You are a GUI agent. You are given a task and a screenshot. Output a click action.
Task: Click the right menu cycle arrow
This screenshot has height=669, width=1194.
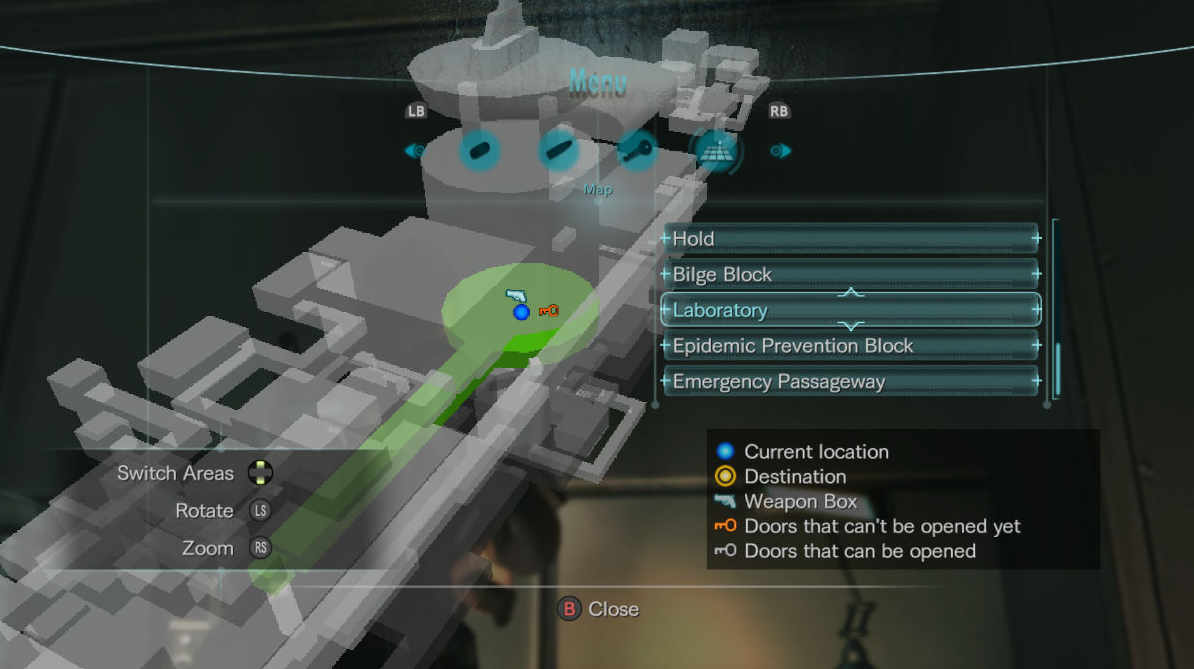pyautogui.click(x=781, y=152)
